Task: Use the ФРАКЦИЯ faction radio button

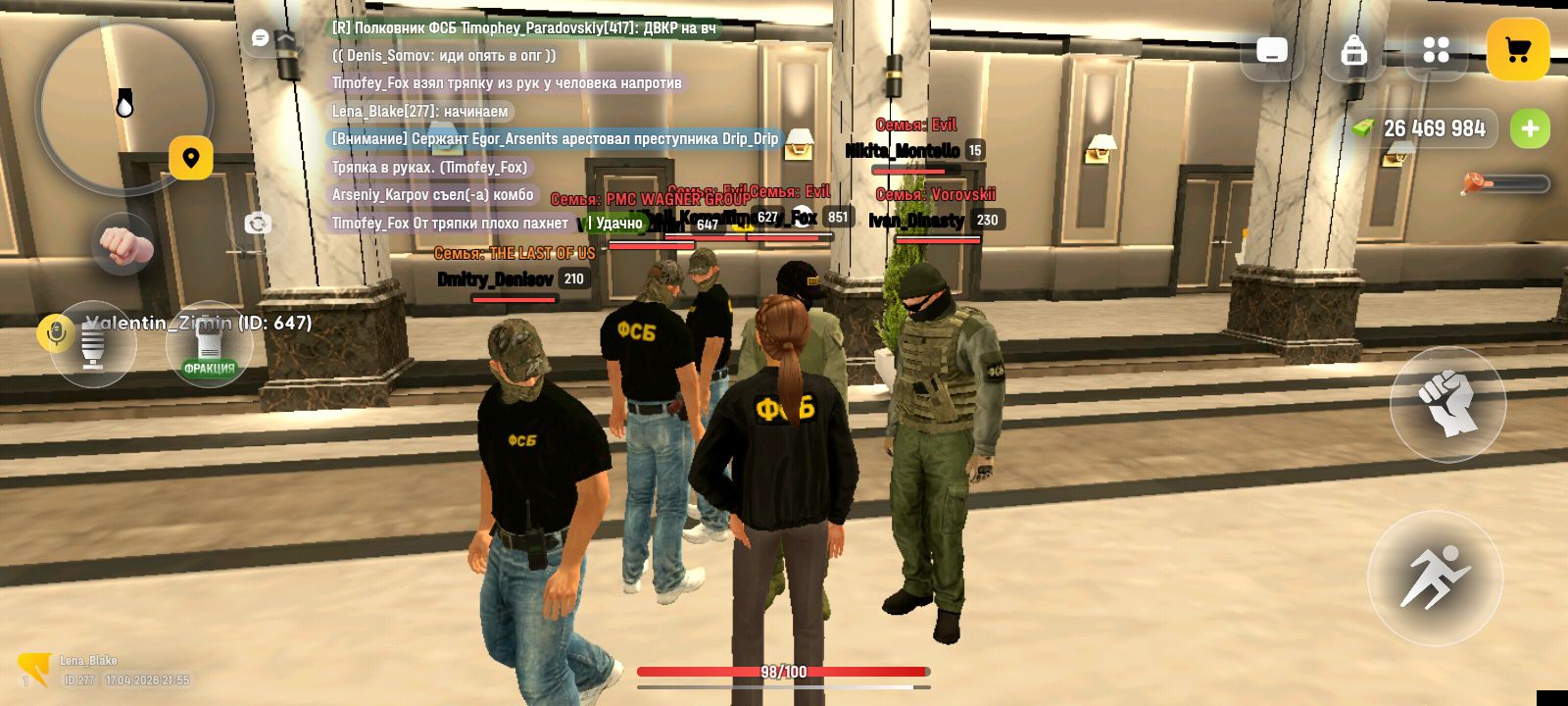Action: click(209, 346)
